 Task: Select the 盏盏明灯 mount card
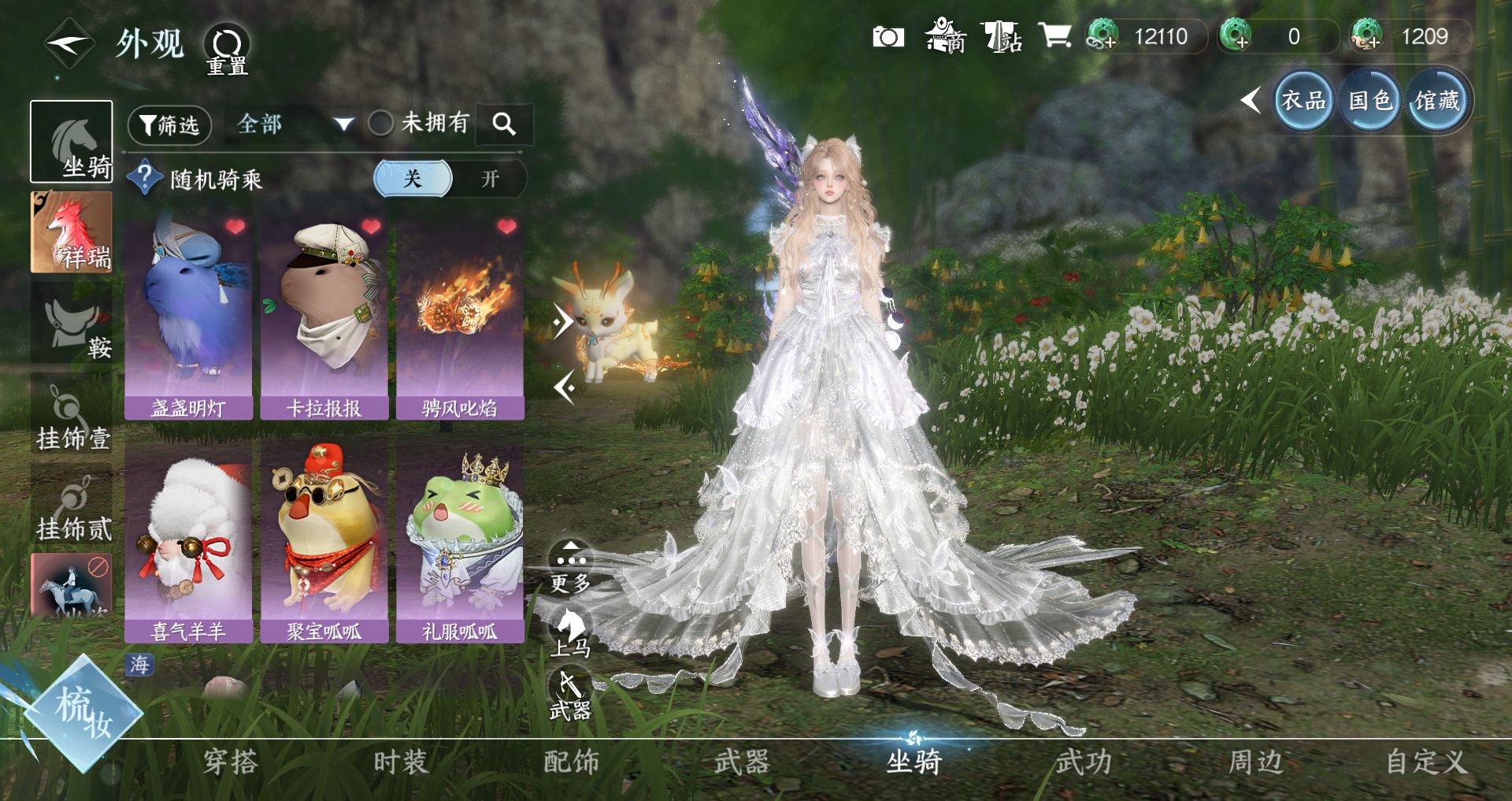188,315
